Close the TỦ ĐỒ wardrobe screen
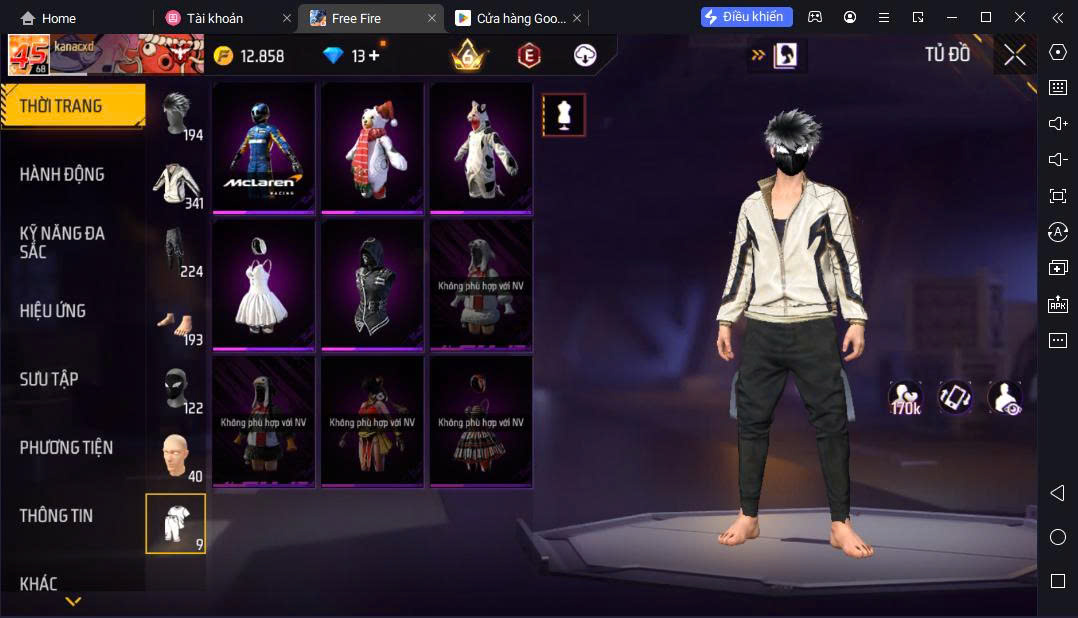This screenshot has width=1078, height=618. coord(1015,56)
